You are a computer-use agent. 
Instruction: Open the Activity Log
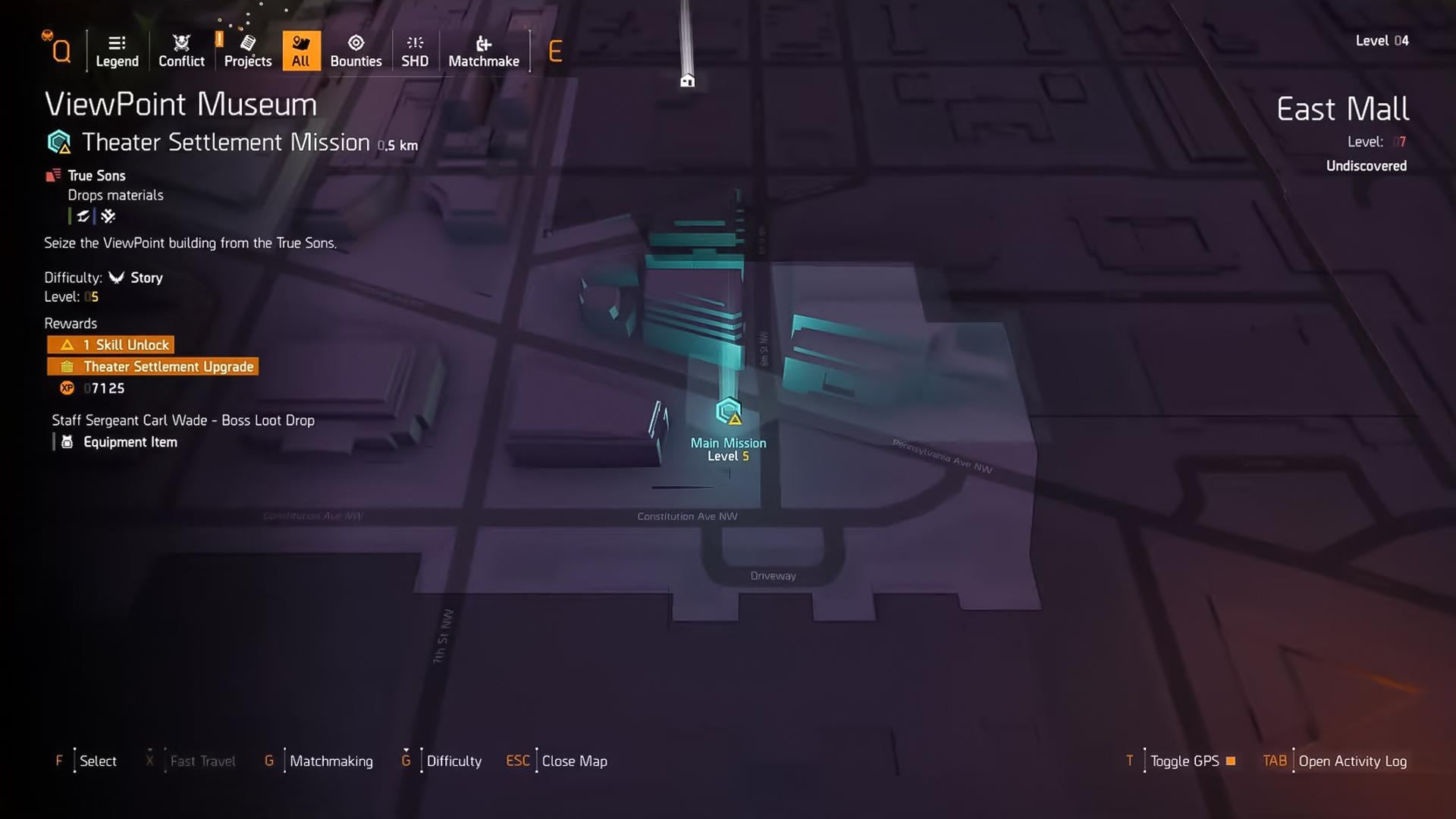coord(1352,761)
